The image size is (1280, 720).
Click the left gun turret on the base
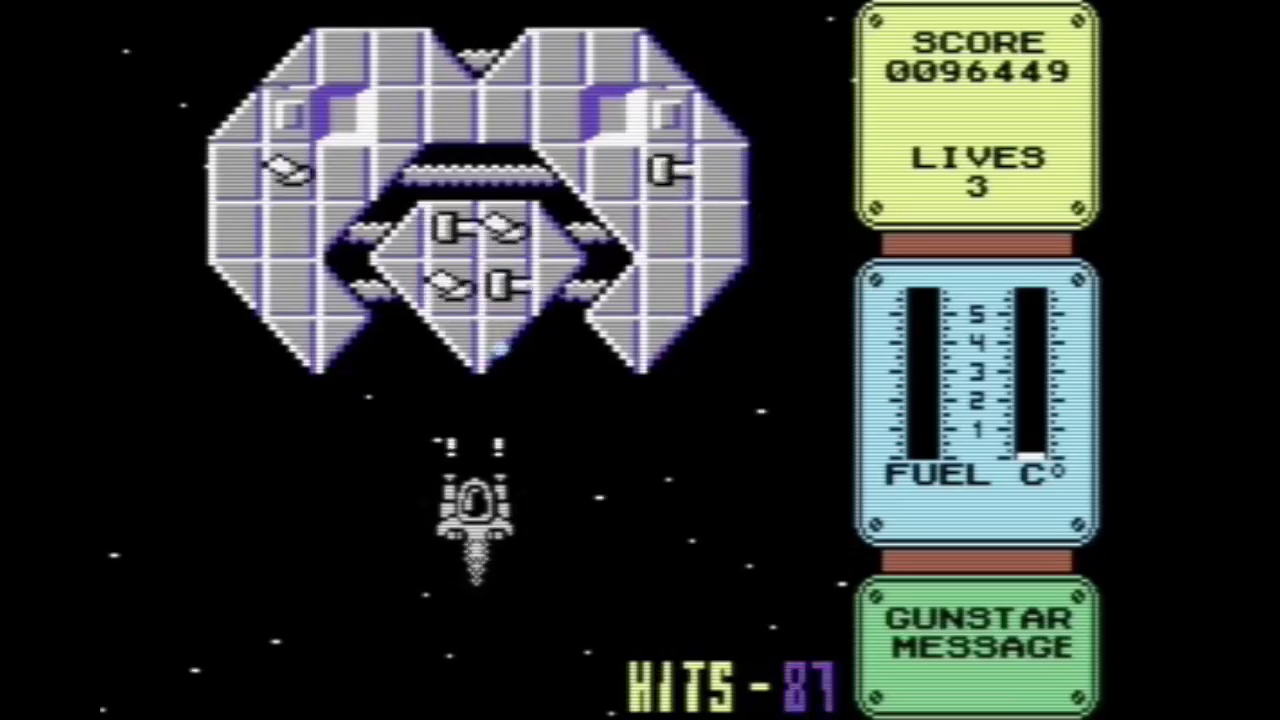coord(285,170)
